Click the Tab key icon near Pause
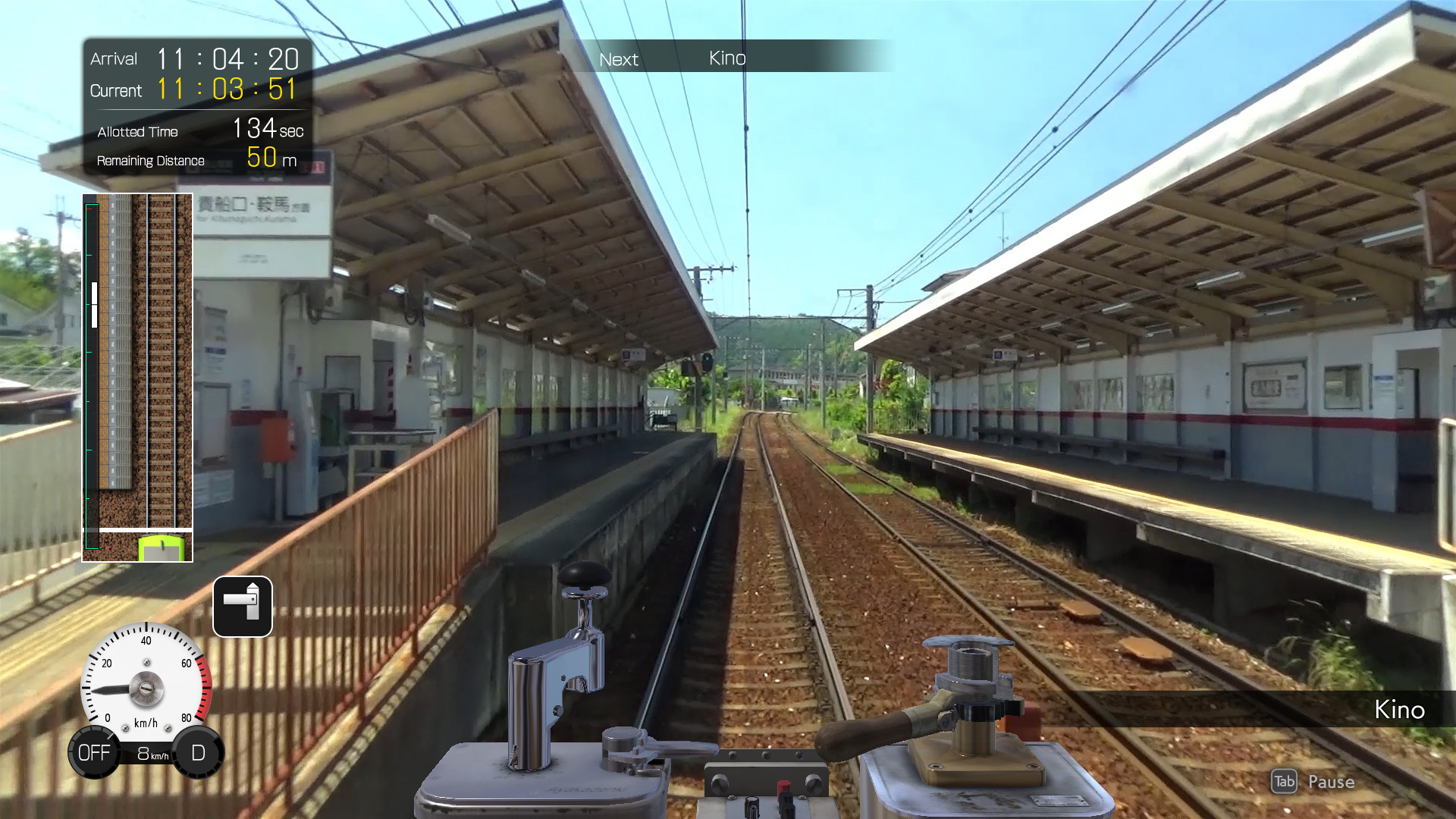The image size is (1456, 819). [x=1283, y=782]
